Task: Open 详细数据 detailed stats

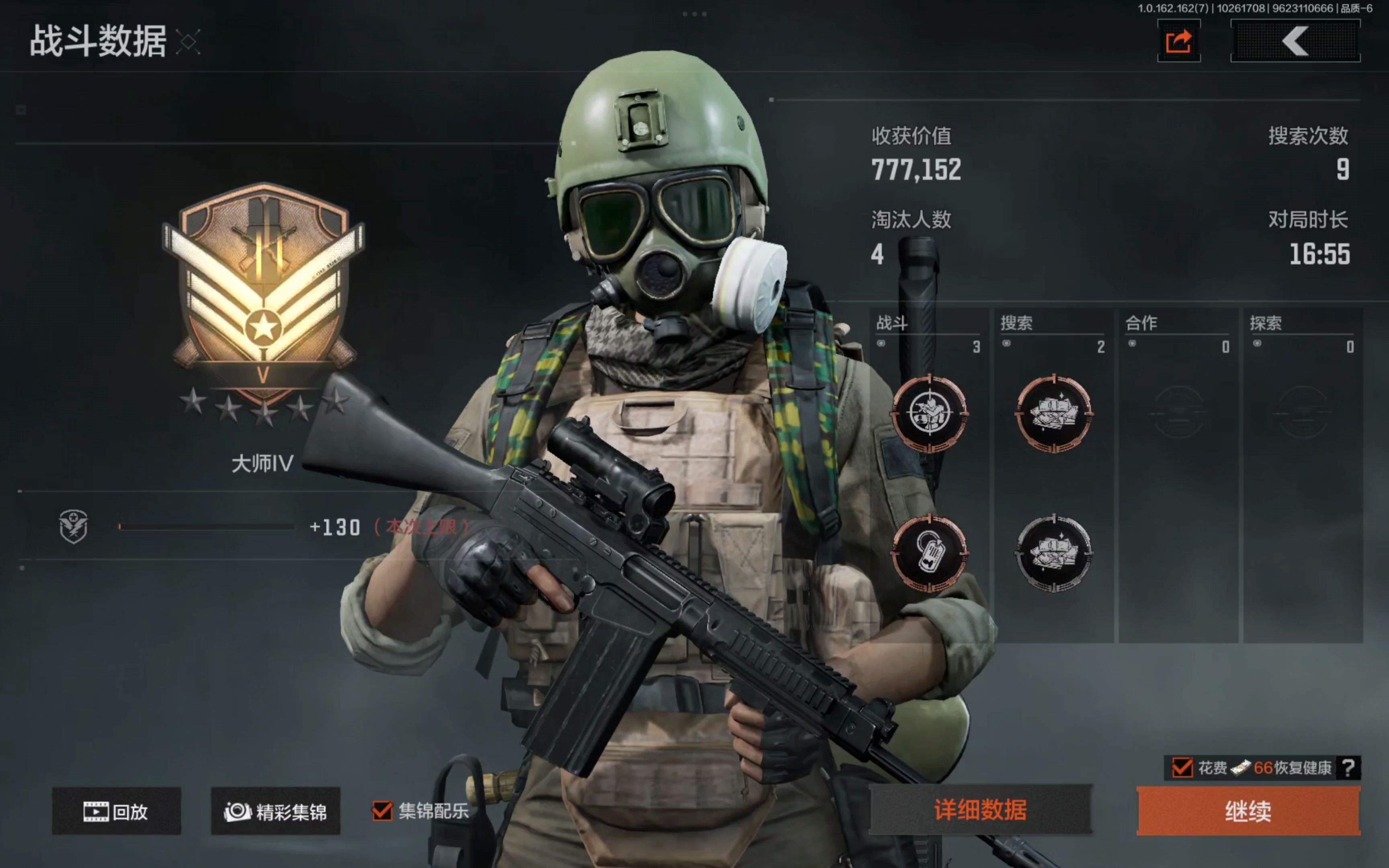Action: [x=980, y=809]
